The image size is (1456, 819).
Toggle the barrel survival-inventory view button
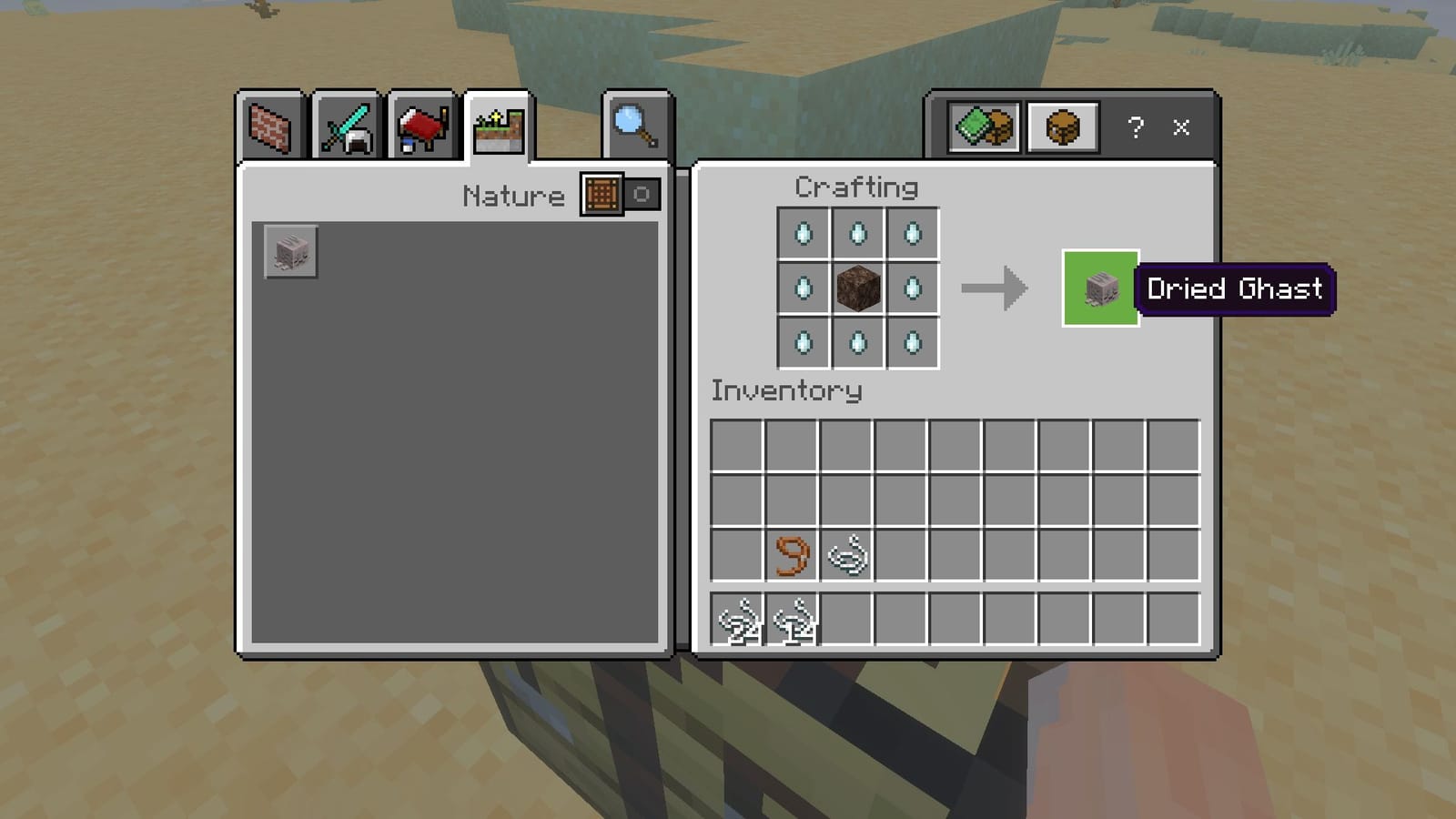click(1063, 126)
